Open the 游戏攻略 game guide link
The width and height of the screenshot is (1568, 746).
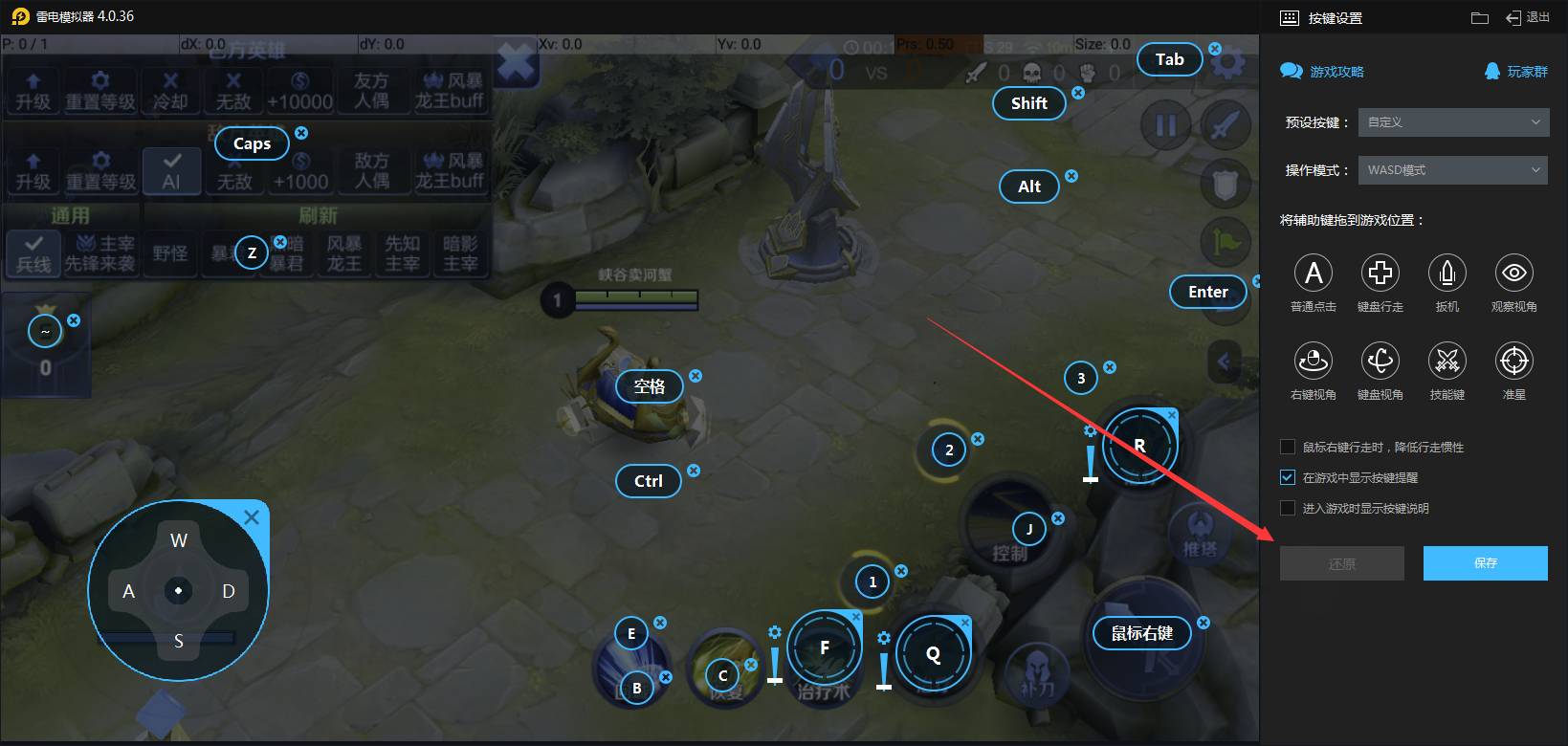[x=1324, y=72]
